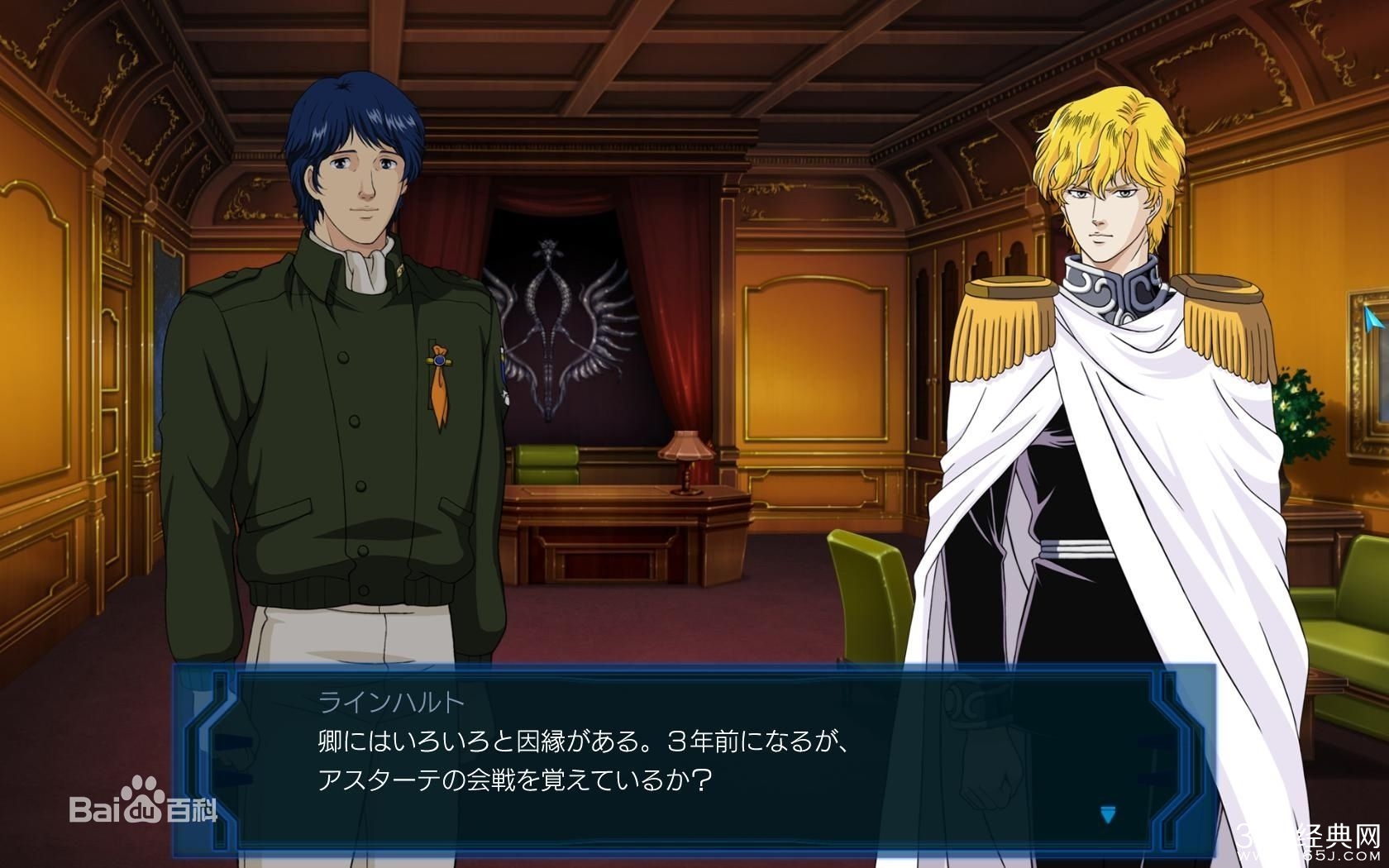Advance dialogue with the blue arrow indicator
The width and height of the screenshot is (1389, 868).
coord(1108,815)
